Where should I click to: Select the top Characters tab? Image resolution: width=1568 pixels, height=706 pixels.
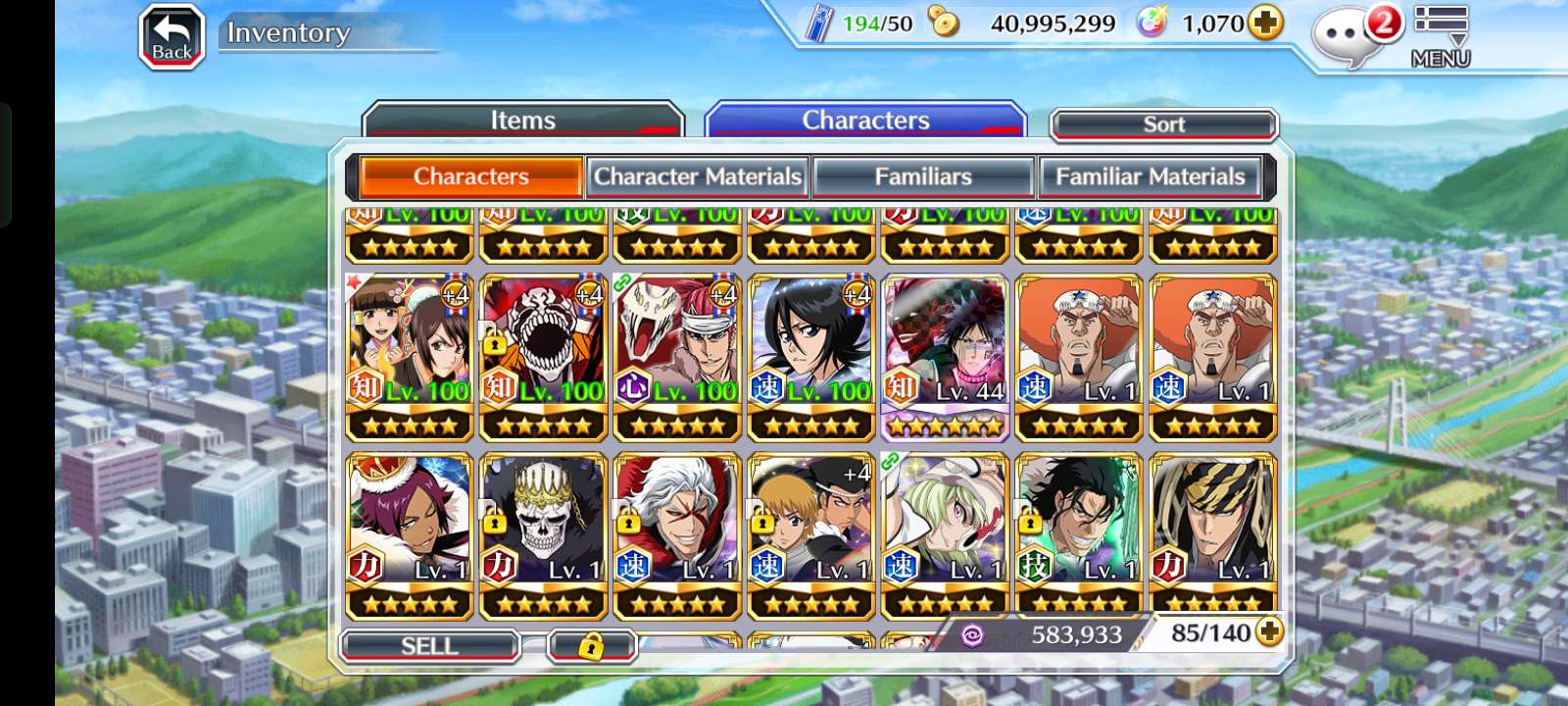(865, 121)
